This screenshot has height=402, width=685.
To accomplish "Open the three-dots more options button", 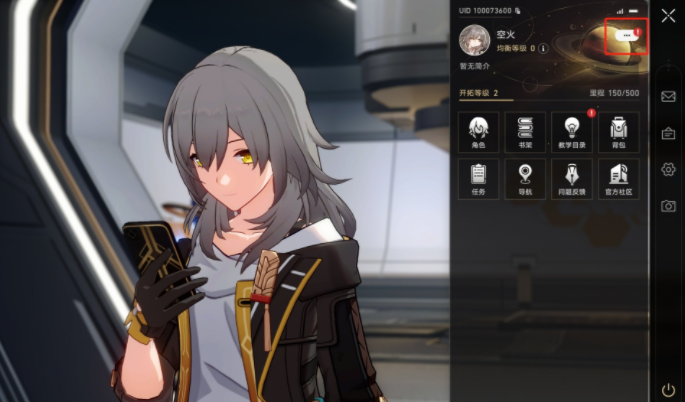I will tap(626, 35).
